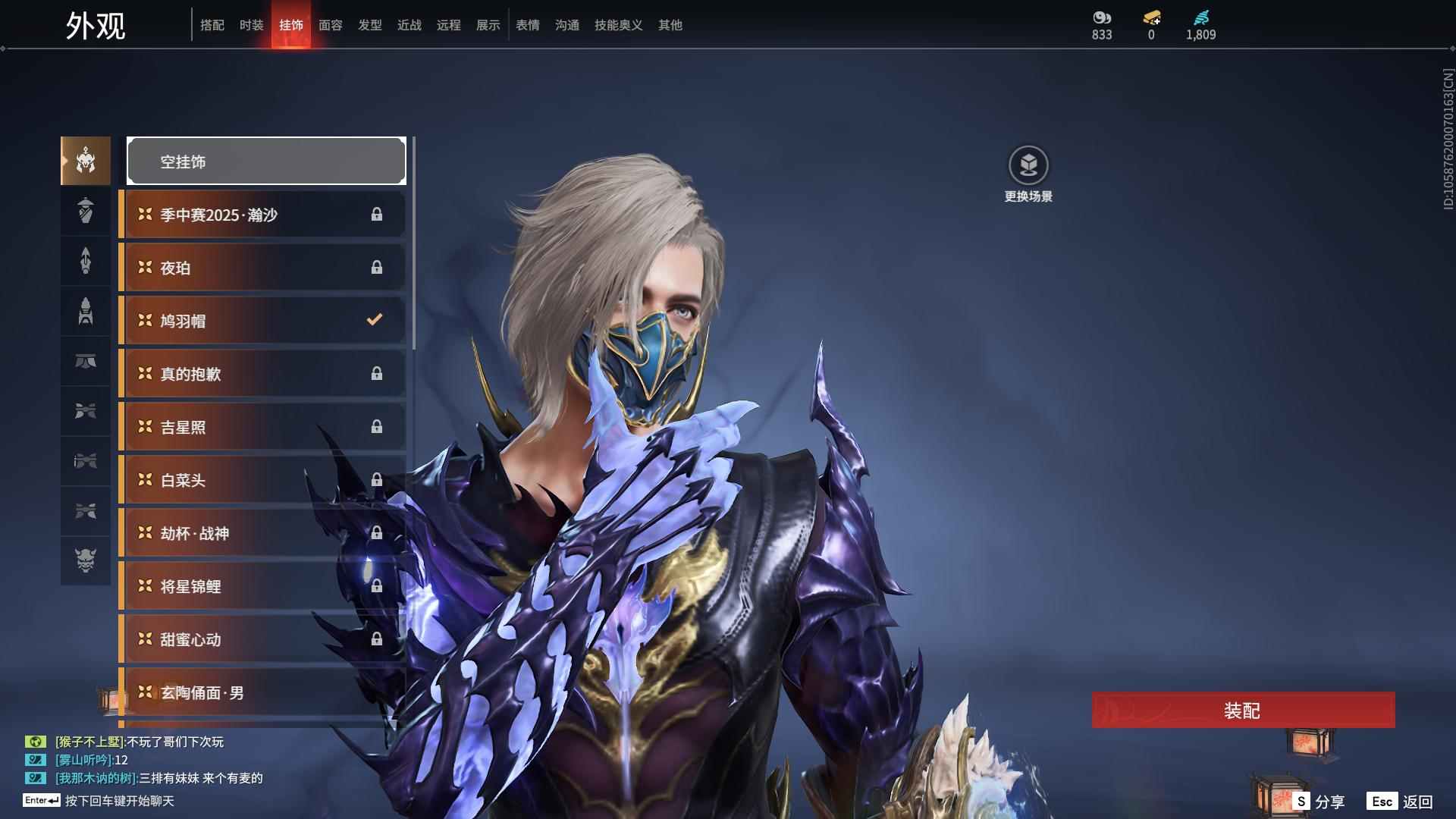Select the equipped 鸠羽帽 accessory
The height and width of the screenshot is (819, 1456).
[x=262, y=321]
